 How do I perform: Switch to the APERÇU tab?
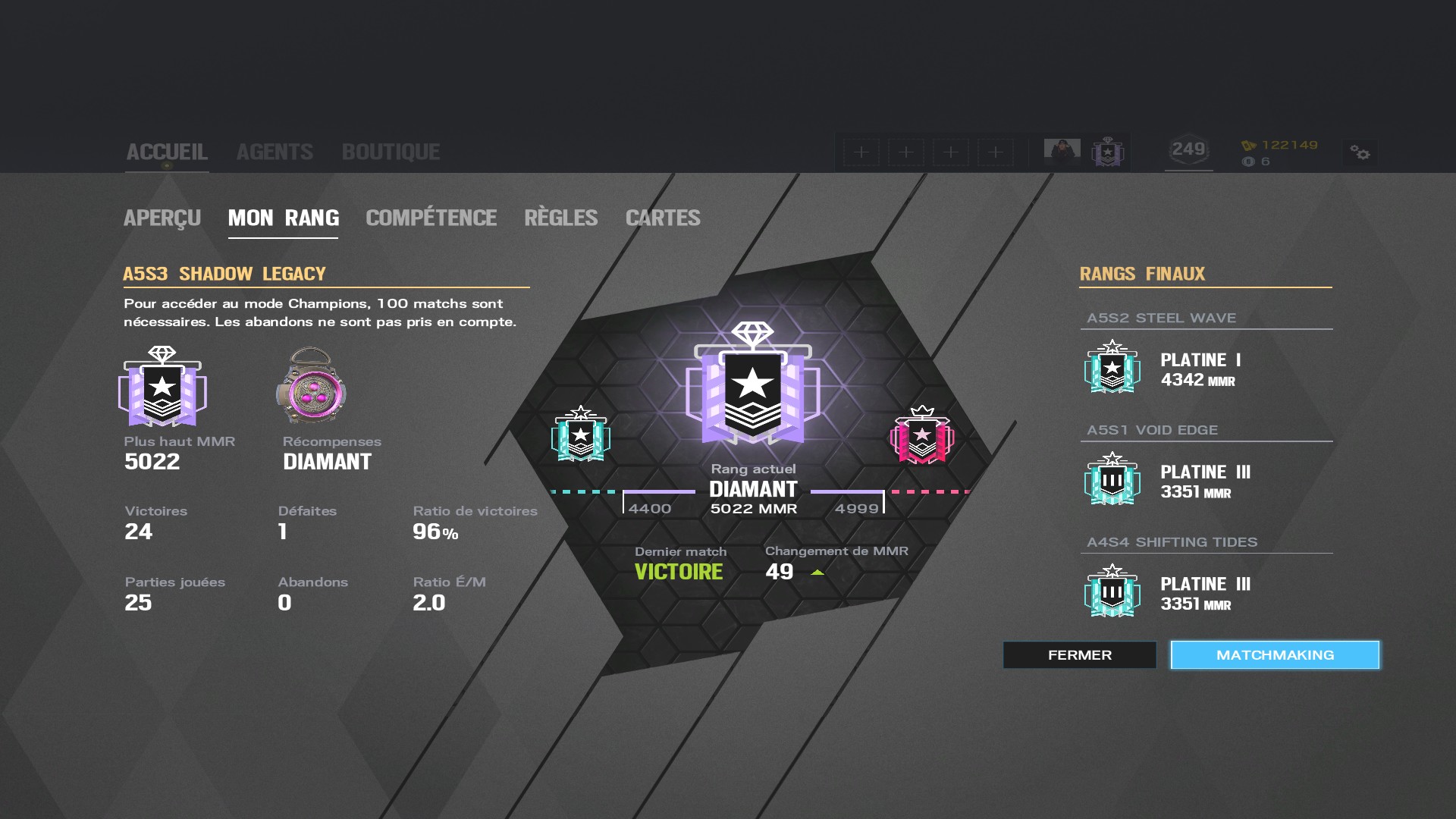[162, 218]
